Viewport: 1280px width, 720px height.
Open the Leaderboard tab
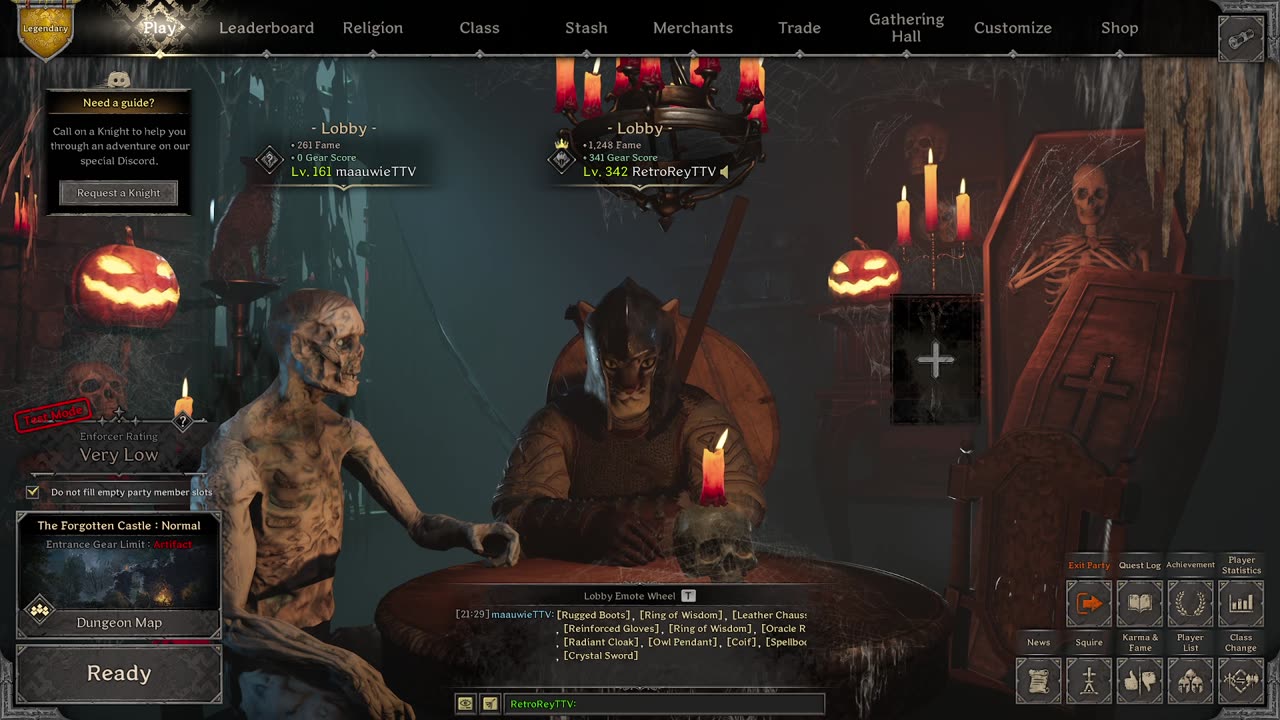(266, 28)
